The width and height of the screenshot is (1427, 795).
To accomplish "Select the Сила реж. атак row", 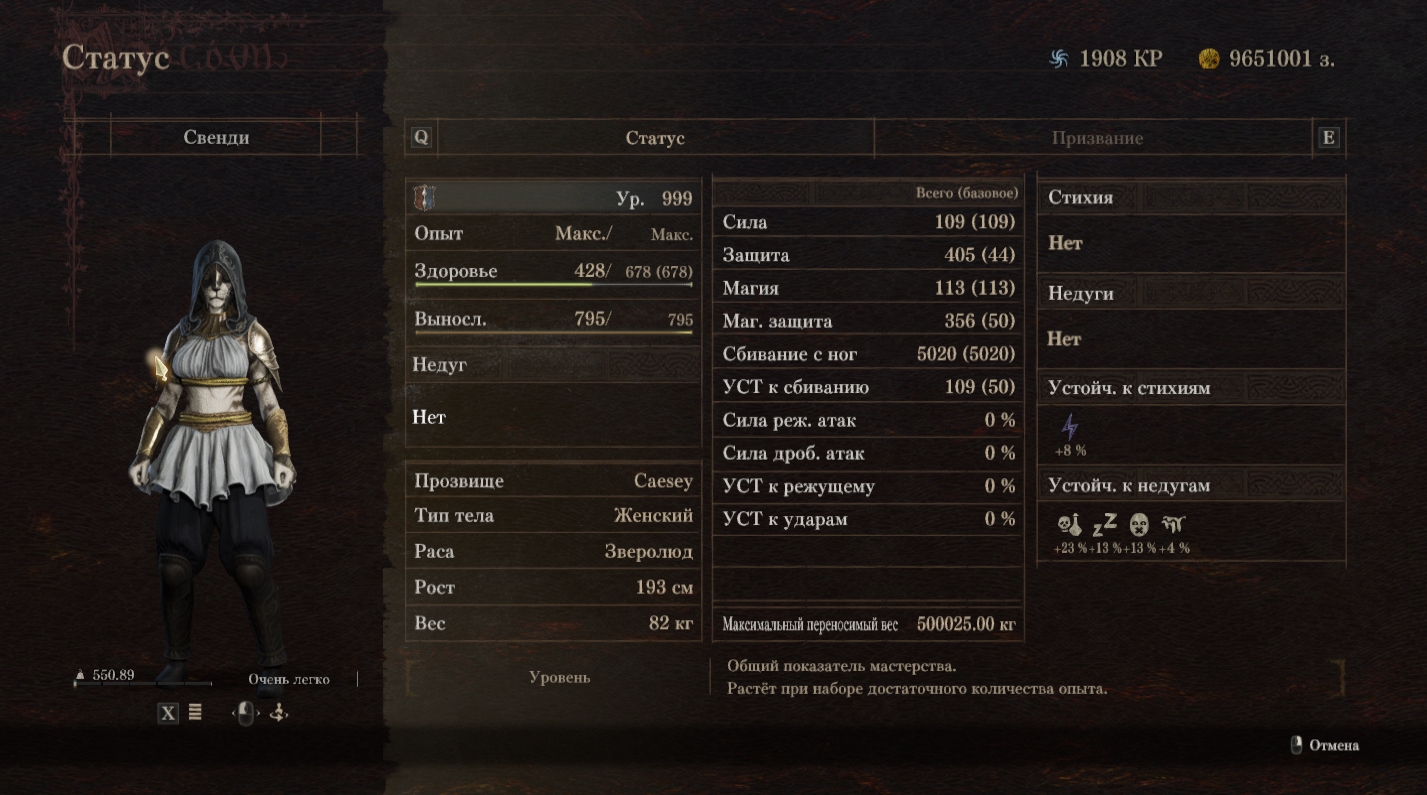I will (x=868, y=420).
